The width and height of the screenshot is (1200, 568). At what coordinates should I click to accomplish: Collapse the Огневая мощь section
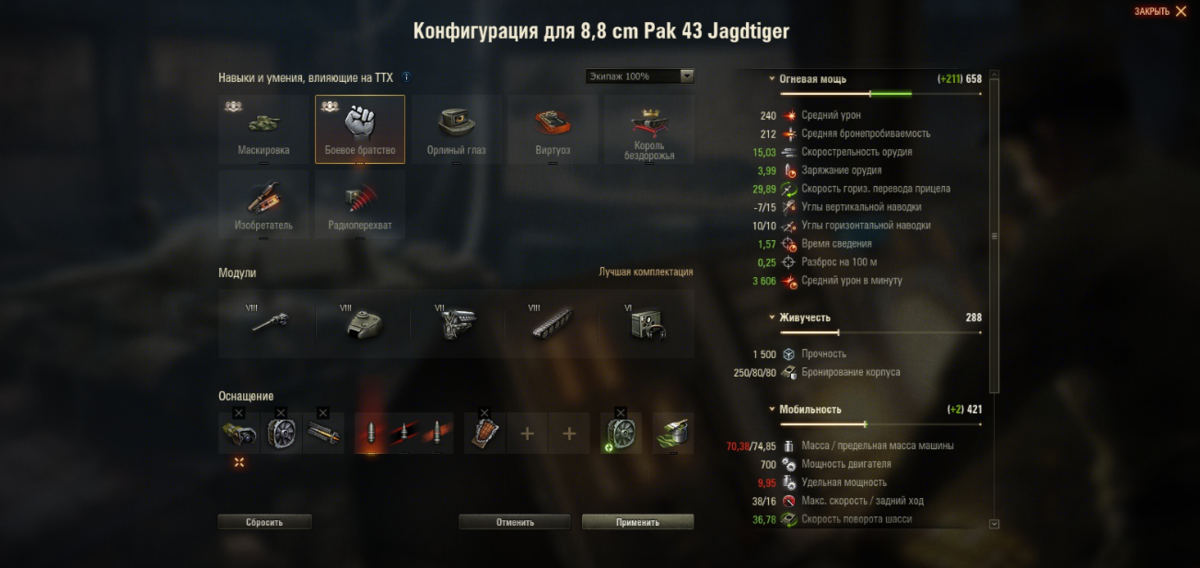click(771, 78)
